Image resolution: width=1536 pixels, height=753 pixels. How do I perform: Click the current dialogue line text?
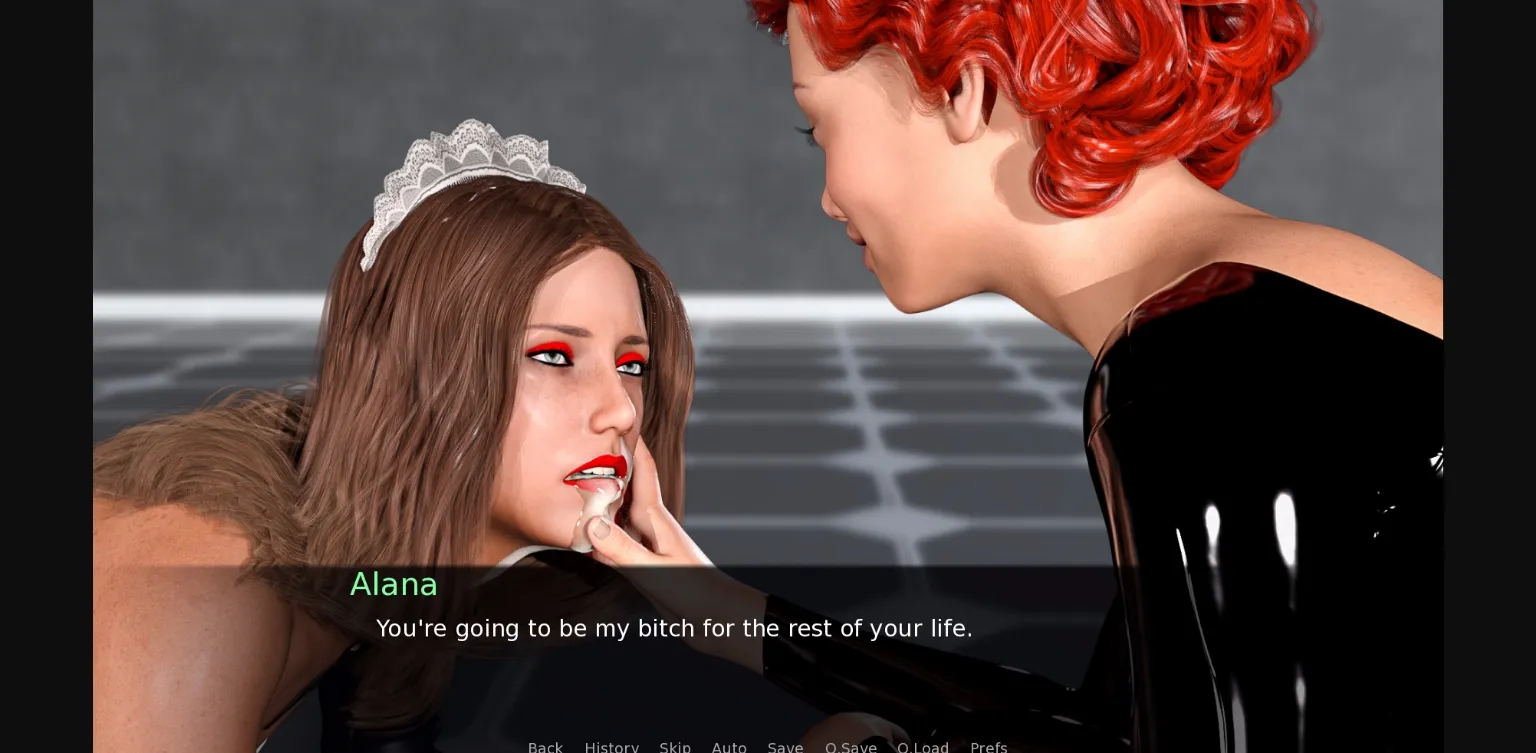(675, 629)
